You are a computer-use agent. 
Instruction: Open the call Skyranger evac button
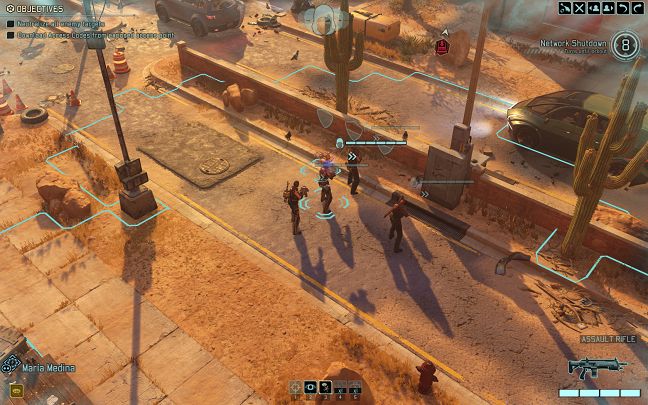point(565,8)
